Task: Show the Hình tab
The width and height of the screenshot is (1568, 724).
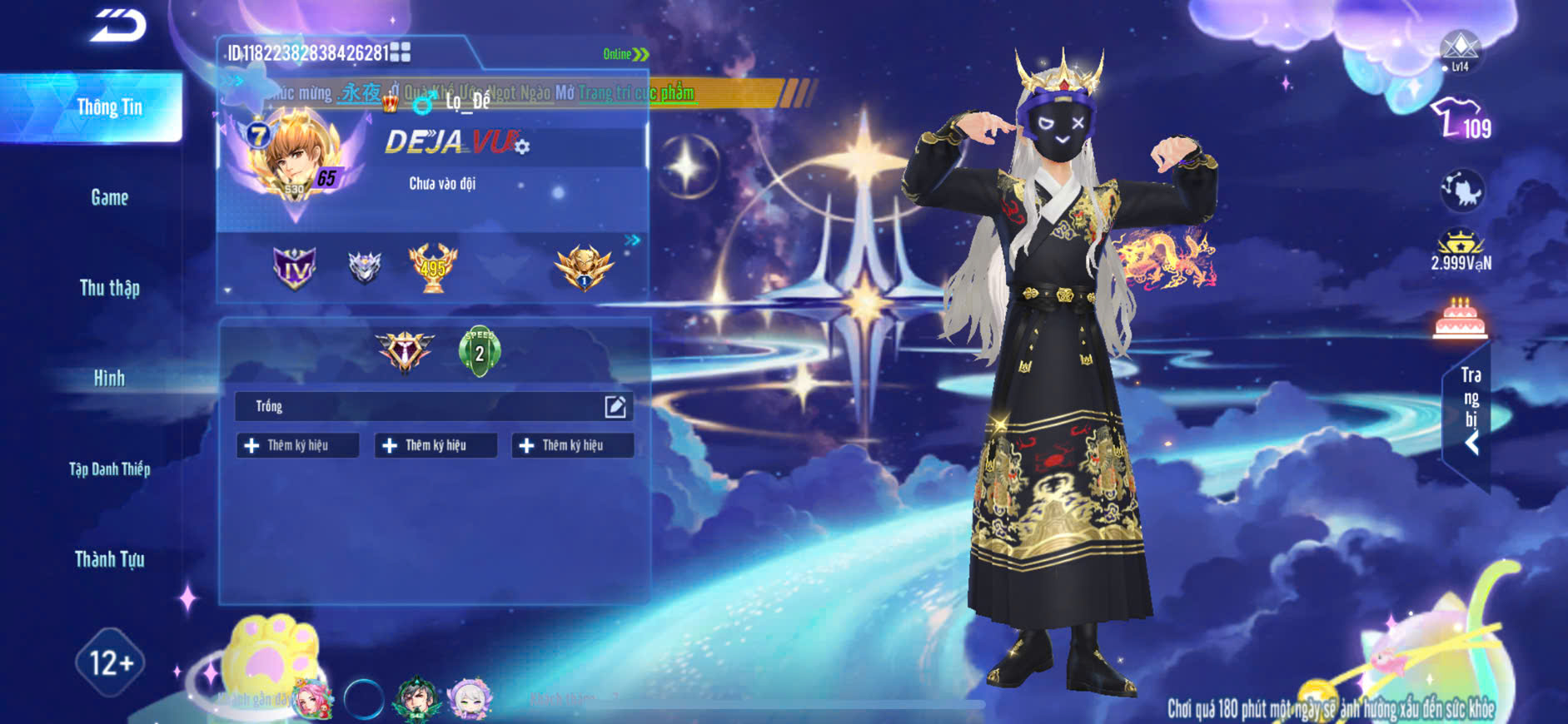Action: click(x=109, y=379)
